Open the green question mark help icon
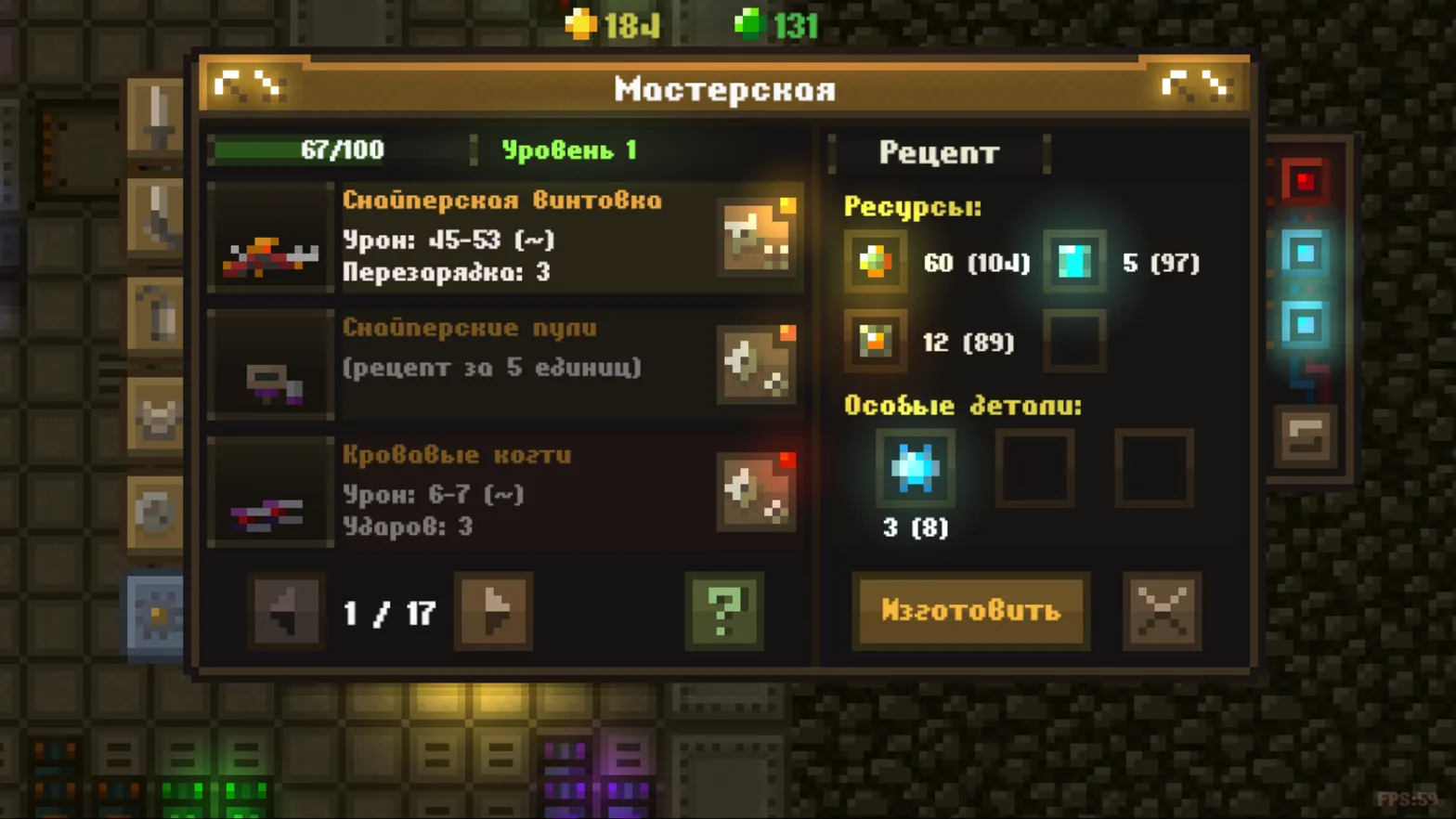1456x819 pixels. (724, 612)
